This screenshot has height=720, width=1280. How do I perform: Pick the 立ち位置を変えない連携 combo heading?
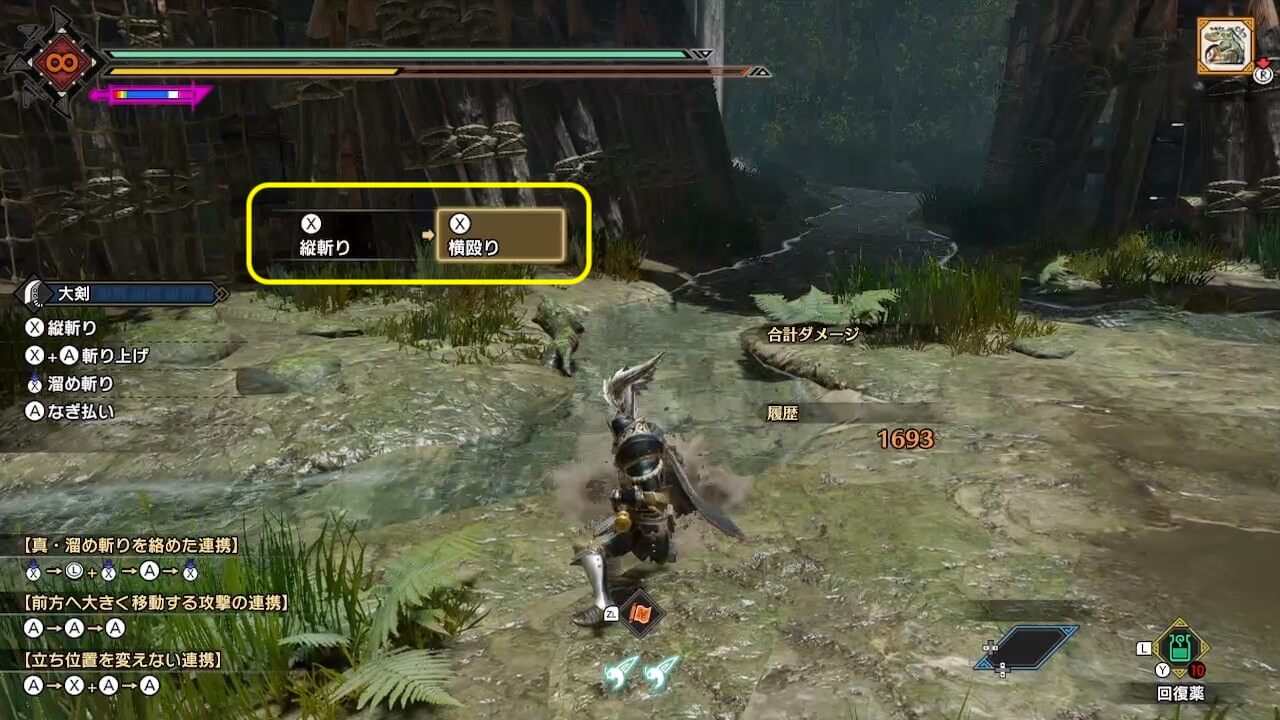pos(122,660)
